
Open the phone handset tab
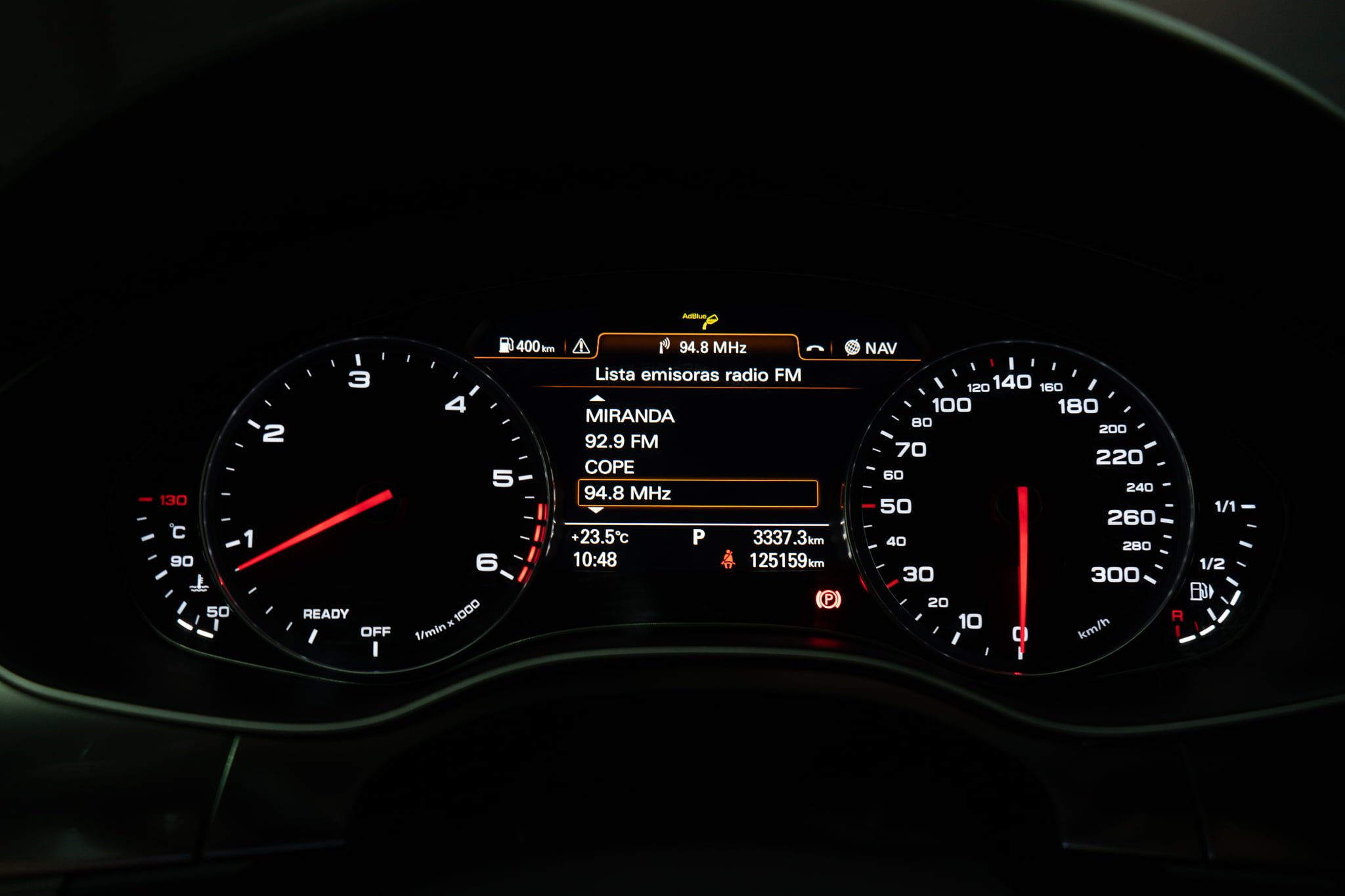click(x=815, y=349)
